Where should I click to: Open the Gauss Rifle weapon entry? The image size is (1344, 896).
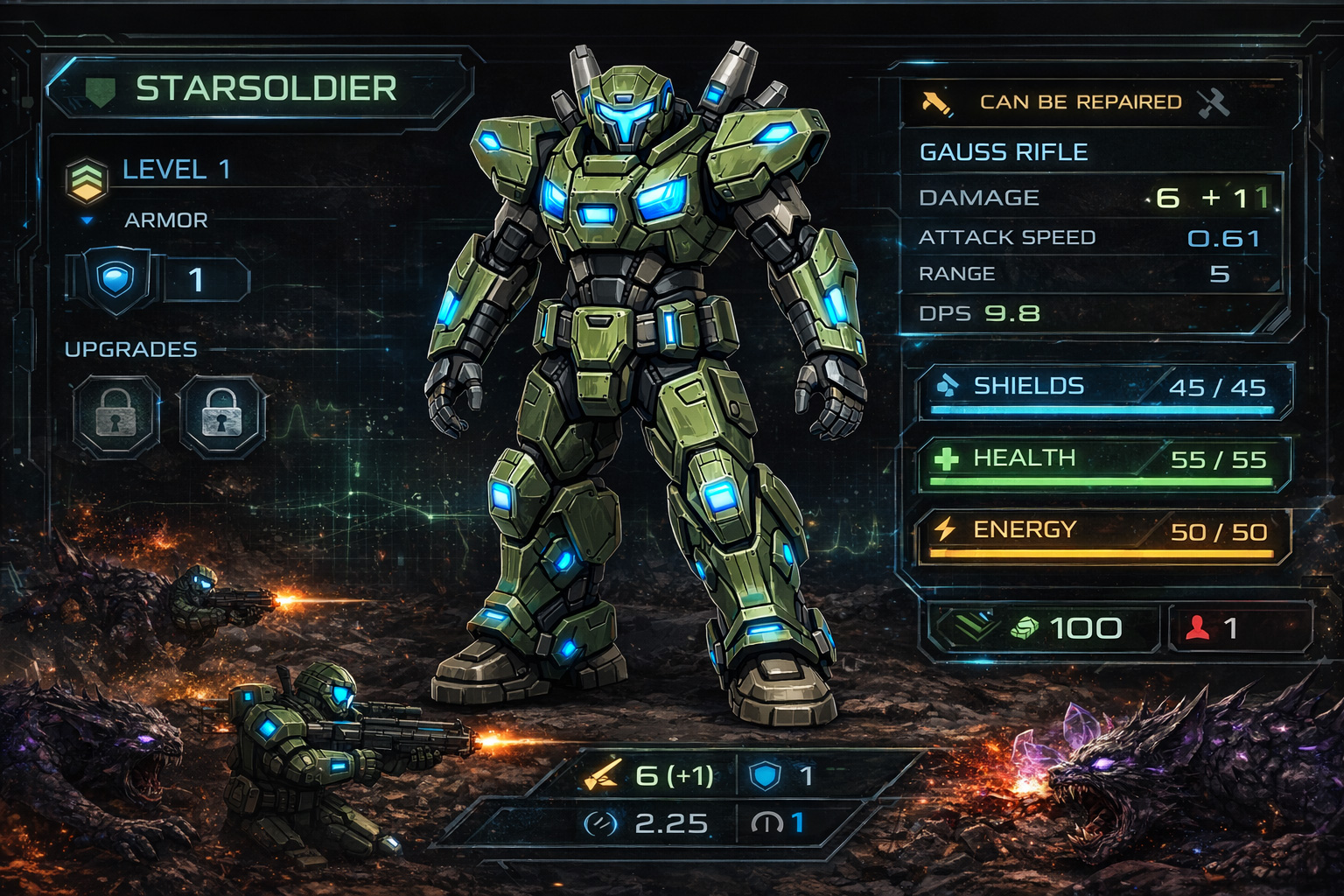1004,152
